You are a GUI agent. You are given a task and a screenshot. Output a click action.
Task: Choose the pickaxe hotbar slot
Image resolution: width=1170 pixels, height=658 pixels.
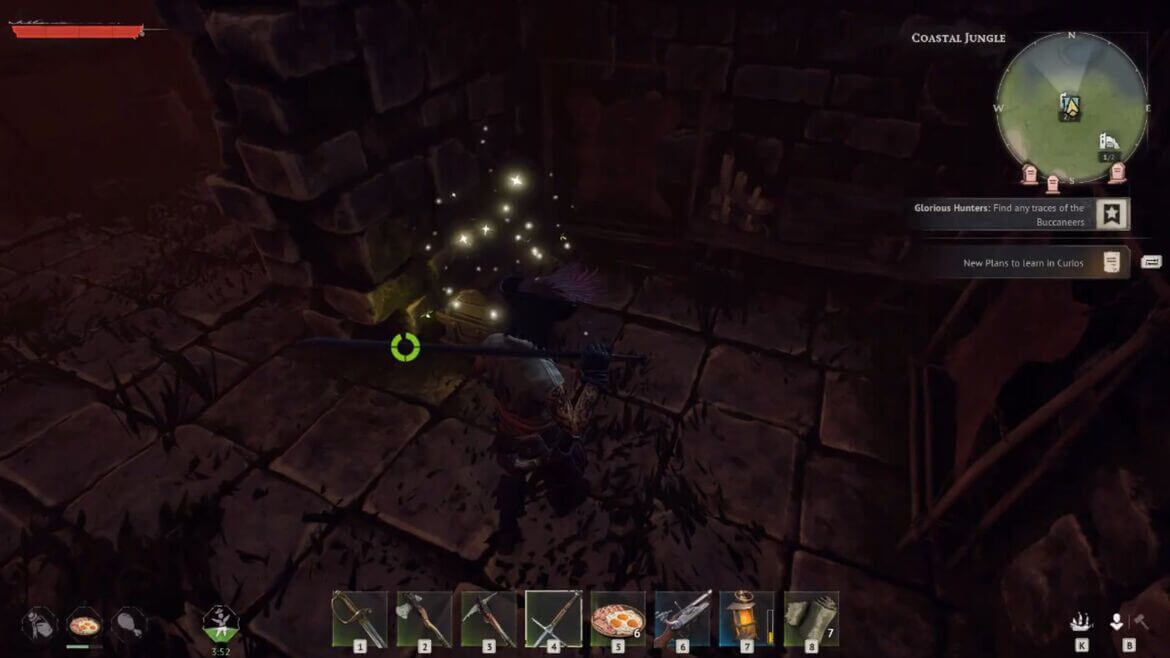tap(489, 619)
